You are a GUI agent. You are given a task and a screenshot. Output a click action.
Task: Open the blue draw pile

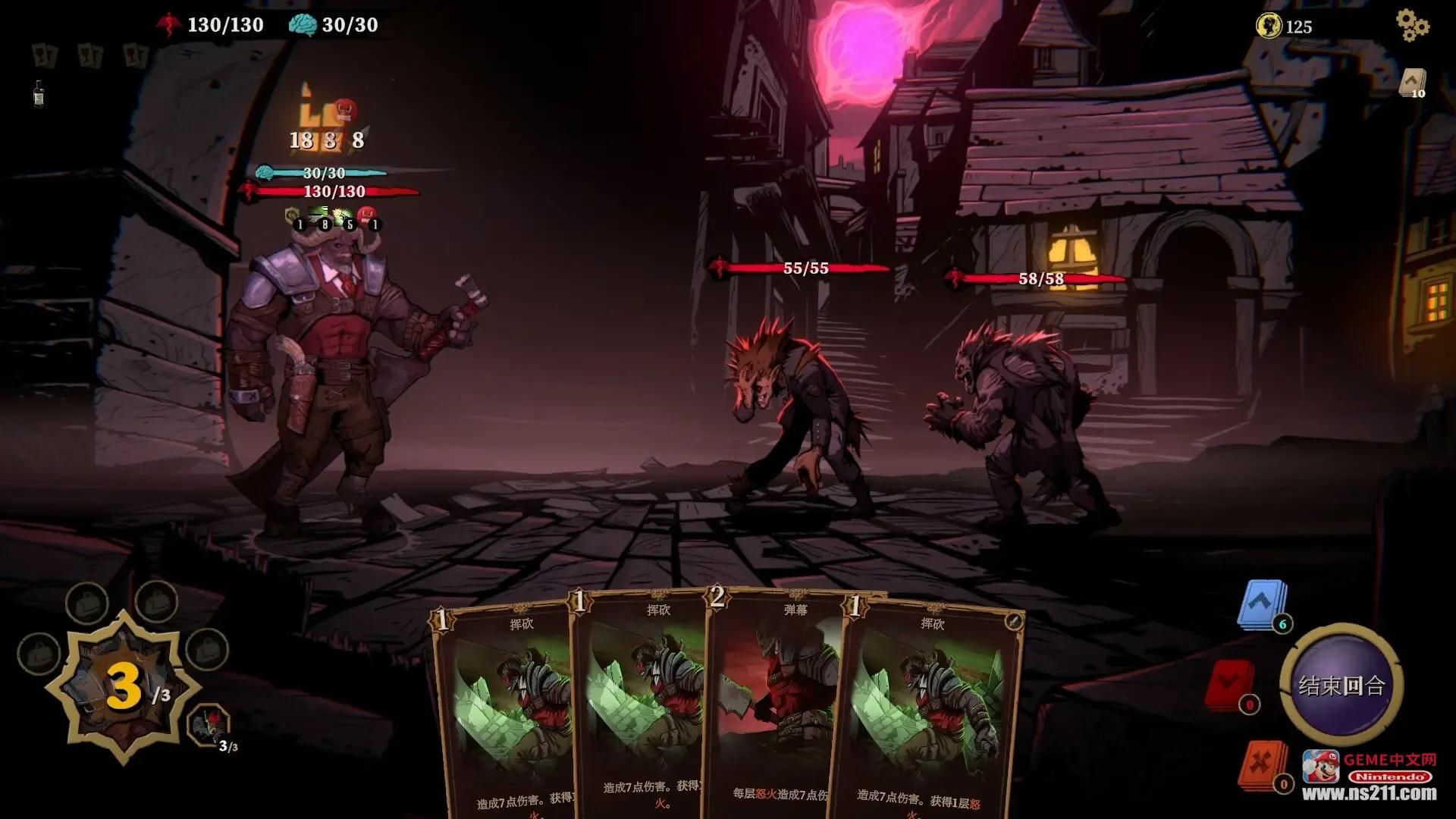click(x=1262, y=604)
